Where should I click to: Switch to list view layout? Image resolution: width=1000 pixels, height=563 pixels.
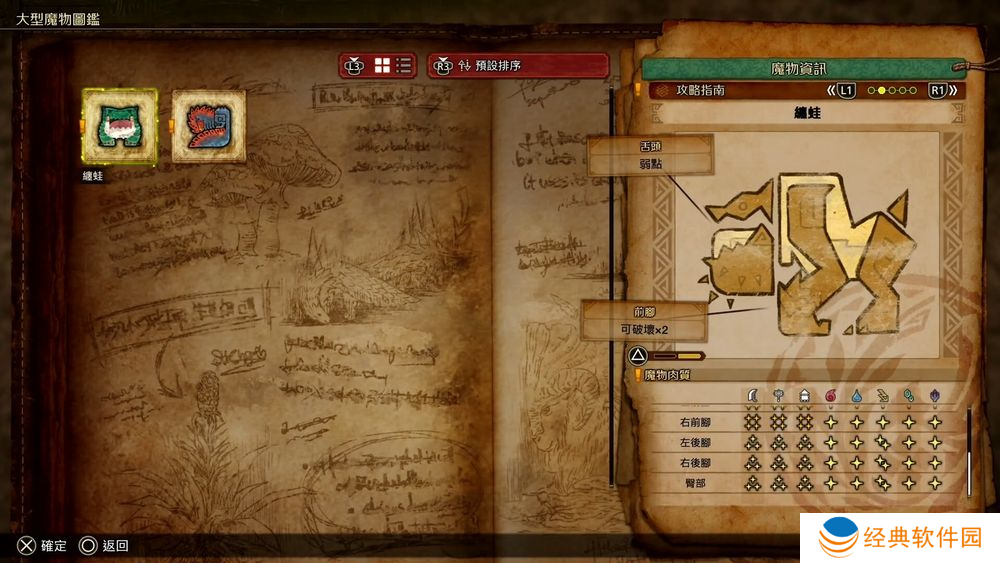(404, 66)
